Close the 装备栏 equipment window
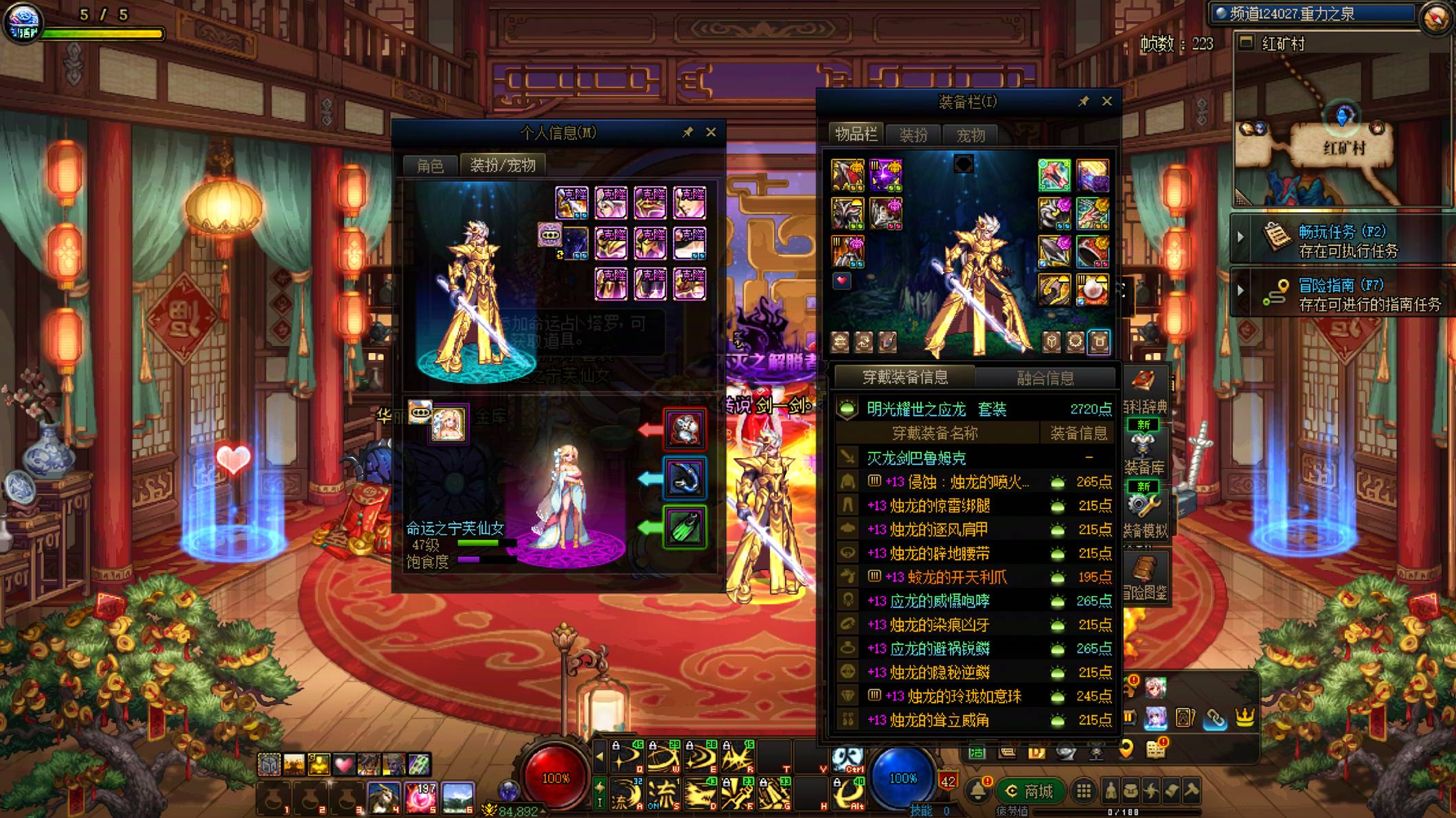 coord(1106,101)
